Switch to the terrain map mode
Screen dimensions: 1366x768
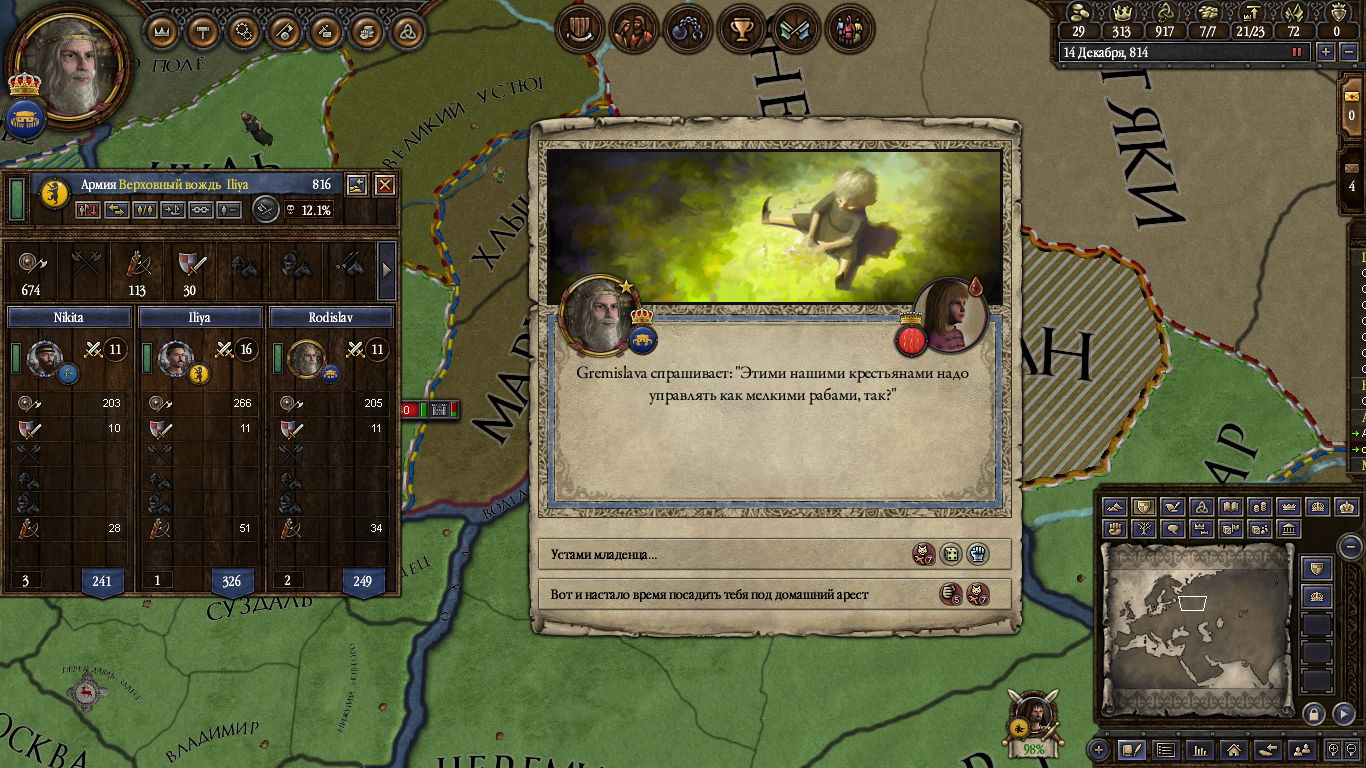(x=1115, y=507)
